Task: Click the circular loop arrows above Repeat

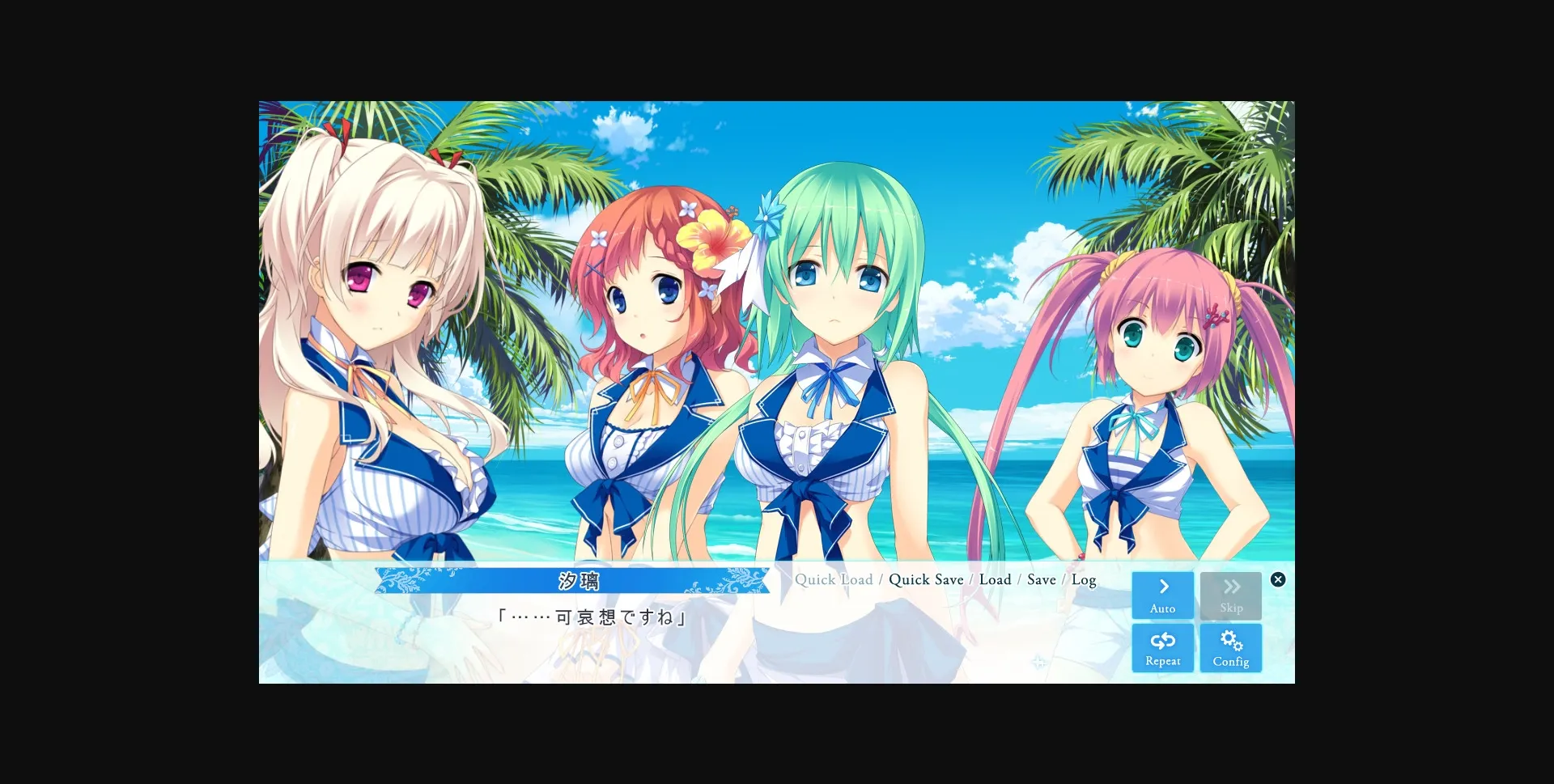Action: [x=1162, y=639]
